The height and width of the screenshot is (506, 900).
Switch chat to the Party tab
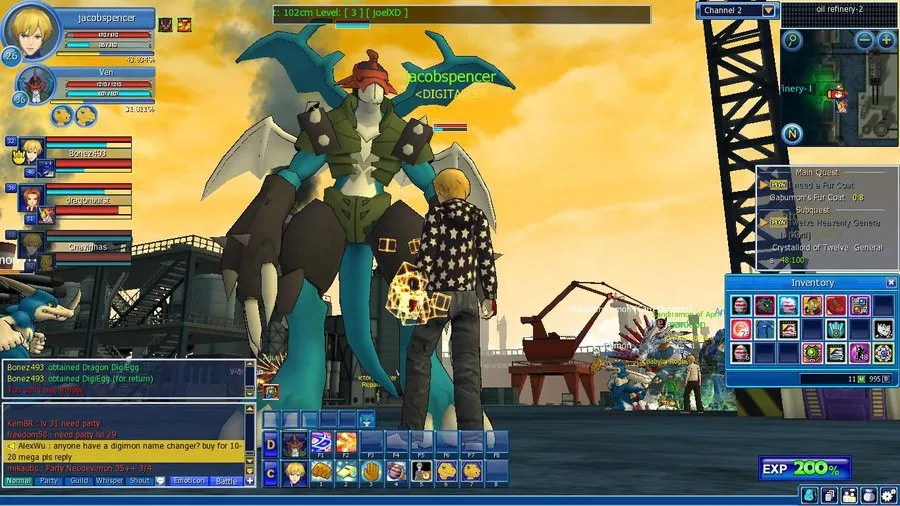point(48,481)
